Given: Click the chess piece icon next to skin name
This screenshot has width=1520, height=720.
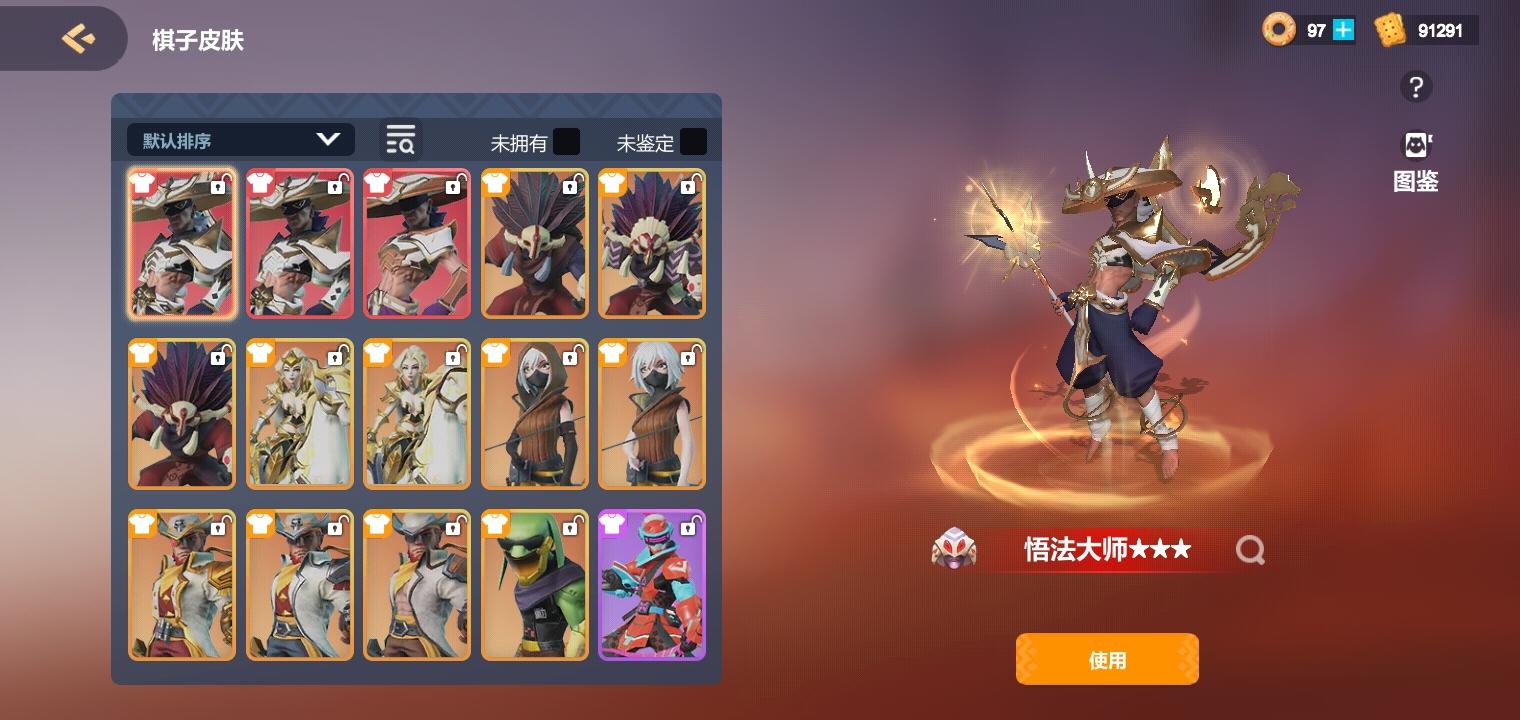Looking at the screenshot, I should click(x=953, y=549).
